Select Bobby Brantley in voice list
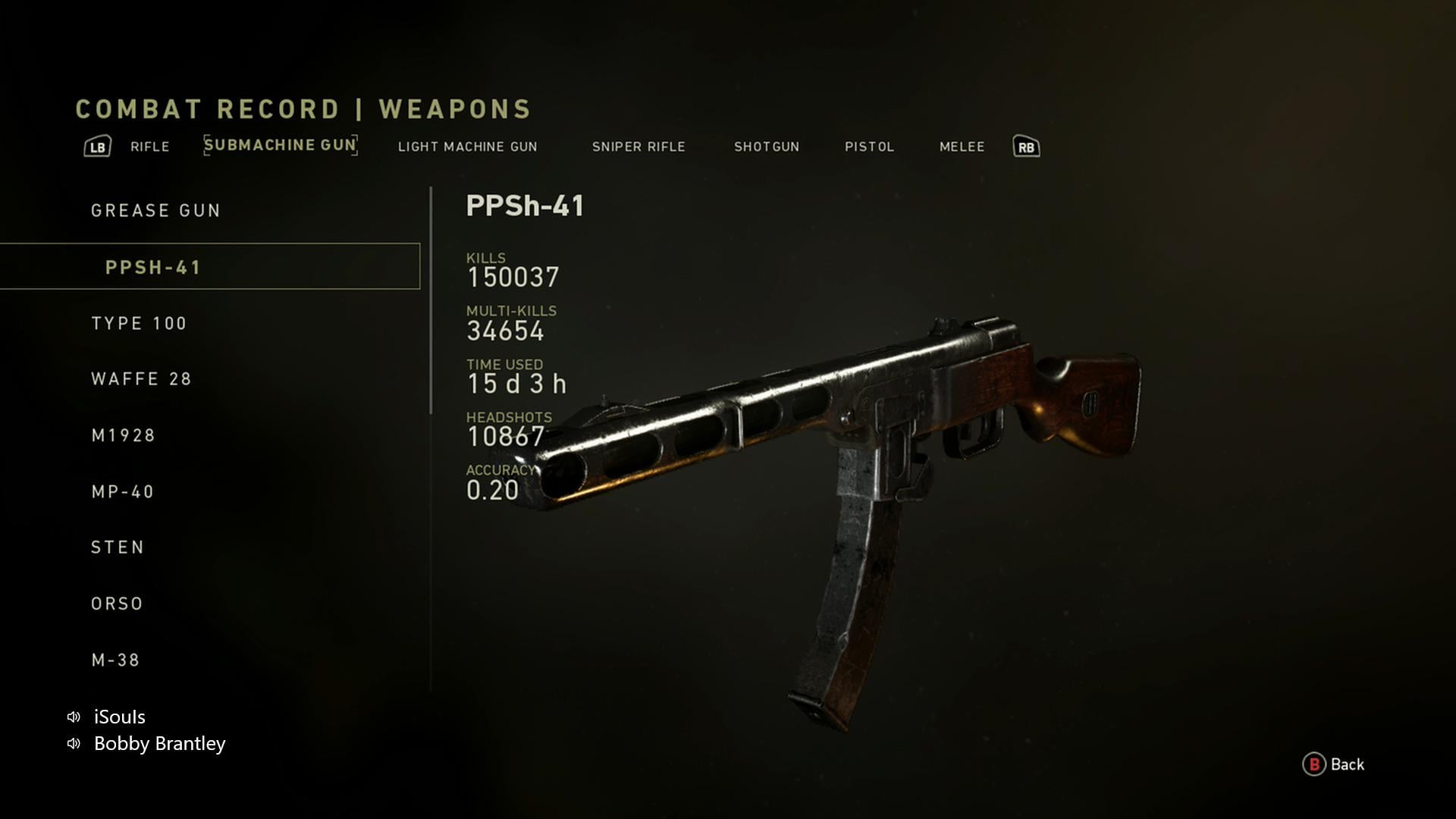The width and height of the screenshot is (1456, 819). (x=159, y=744)
